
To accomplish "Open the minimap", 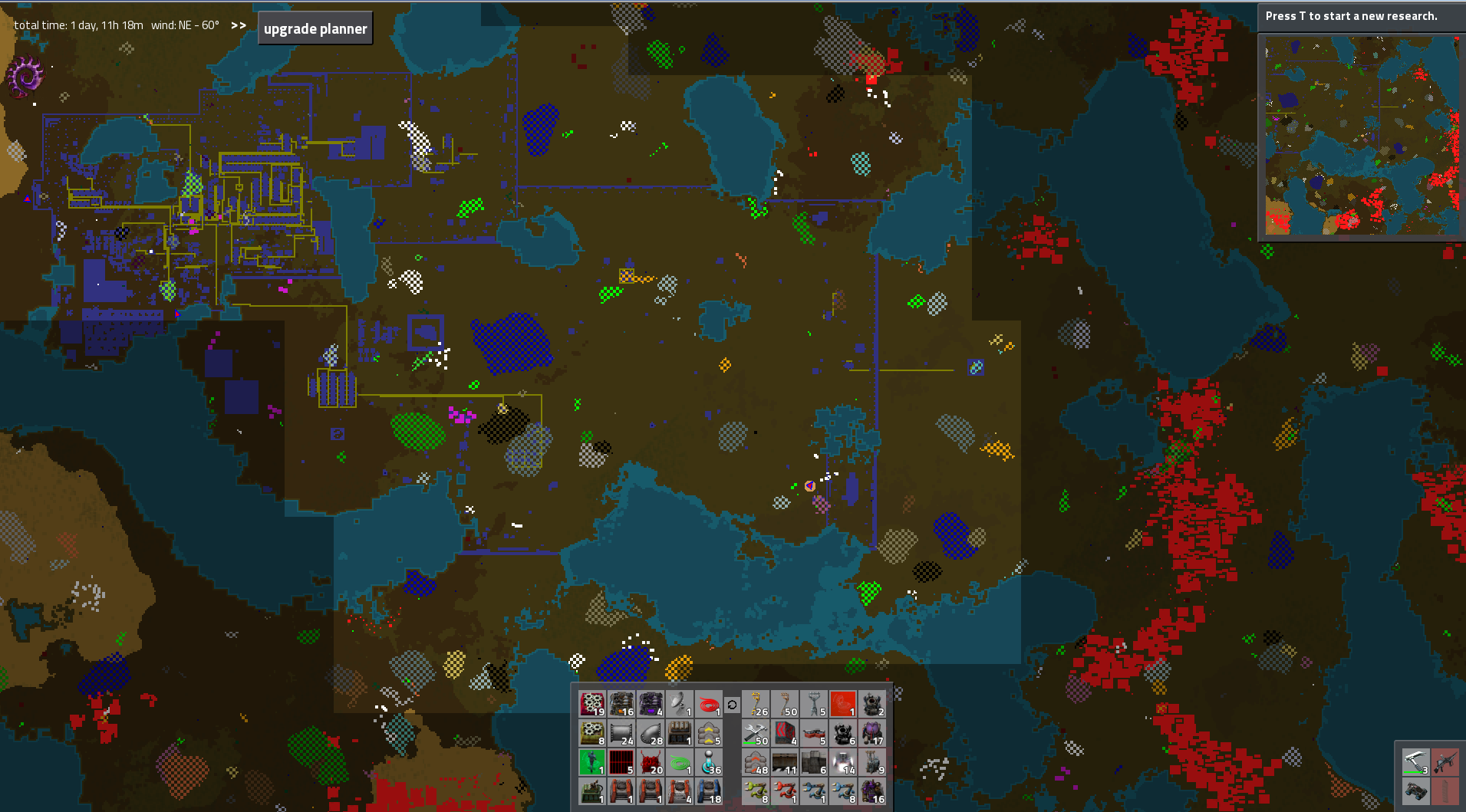I will click(x=1362, y=136).
